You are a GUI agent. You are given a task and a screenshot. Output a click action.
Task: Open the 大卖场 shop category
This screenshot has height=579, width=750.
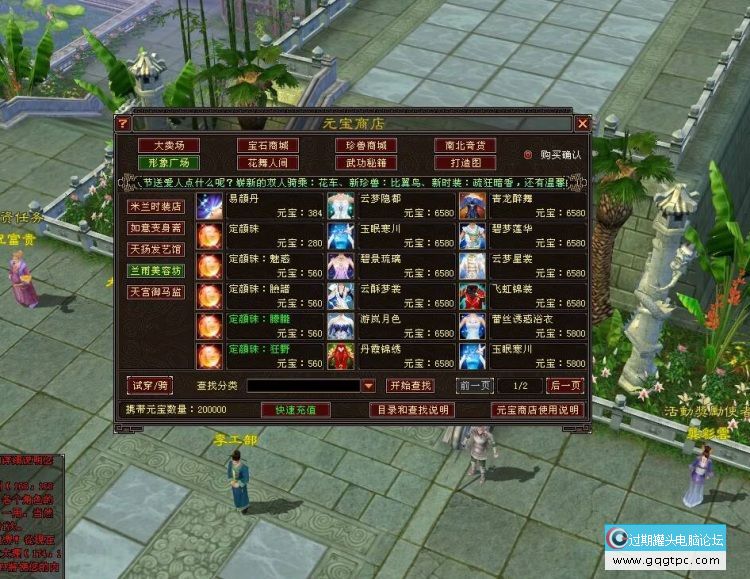(162, 146)
